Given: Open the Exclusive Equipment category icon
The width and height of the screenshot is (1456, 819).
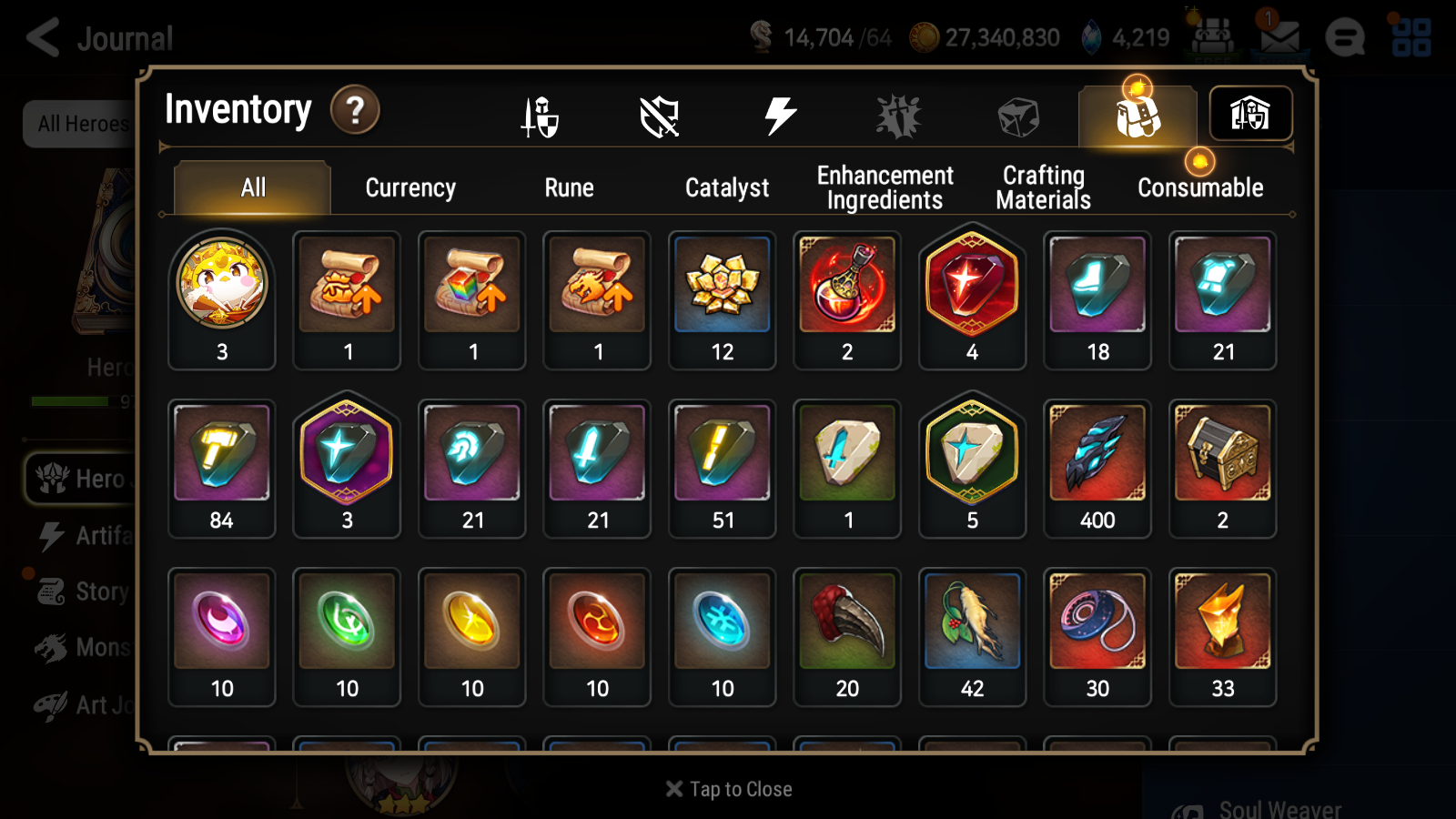Looking at the screenshot, I should (661, 115).
